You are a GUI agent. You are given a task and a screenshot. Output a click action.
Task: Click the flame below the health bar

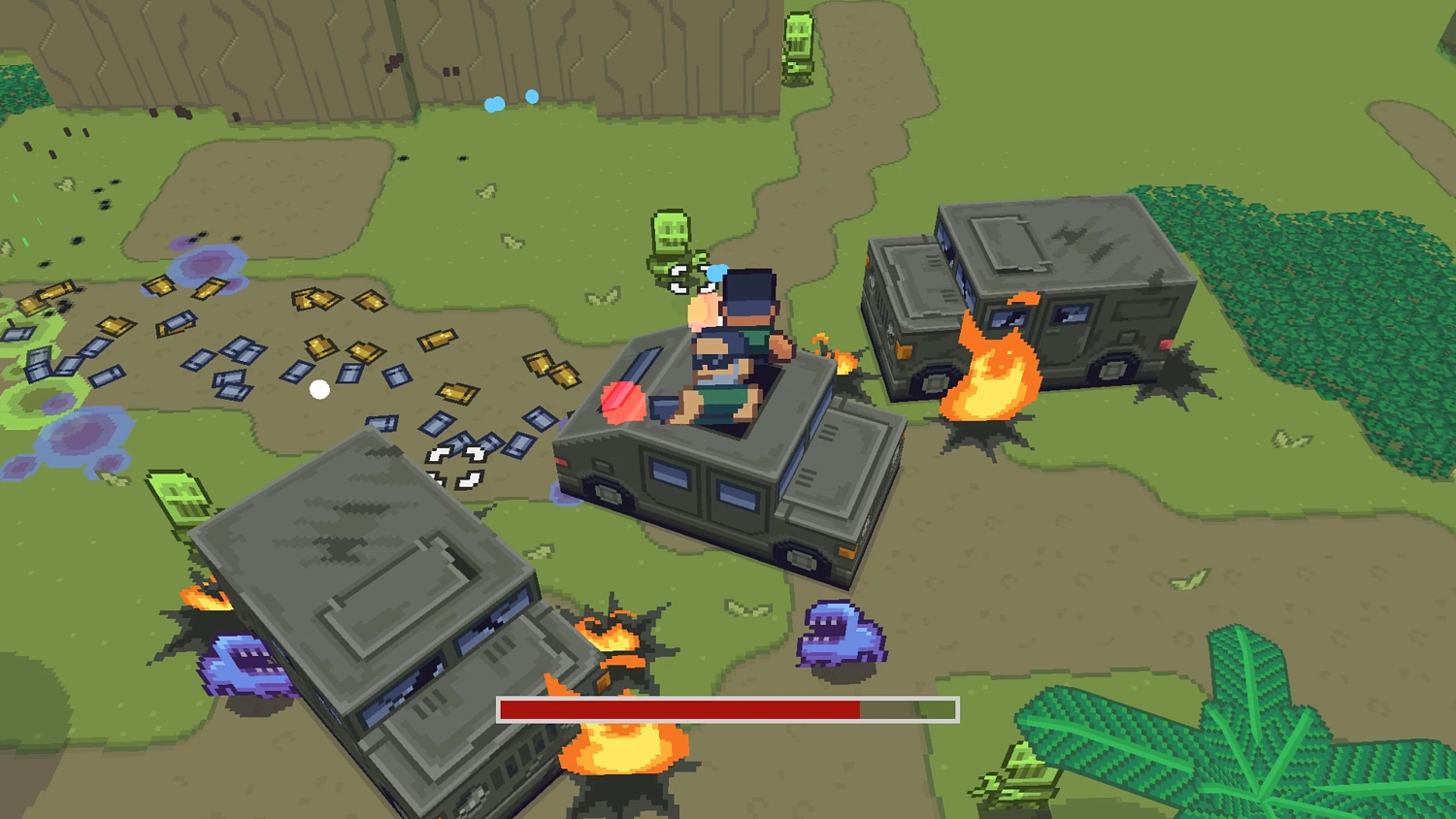621,752
